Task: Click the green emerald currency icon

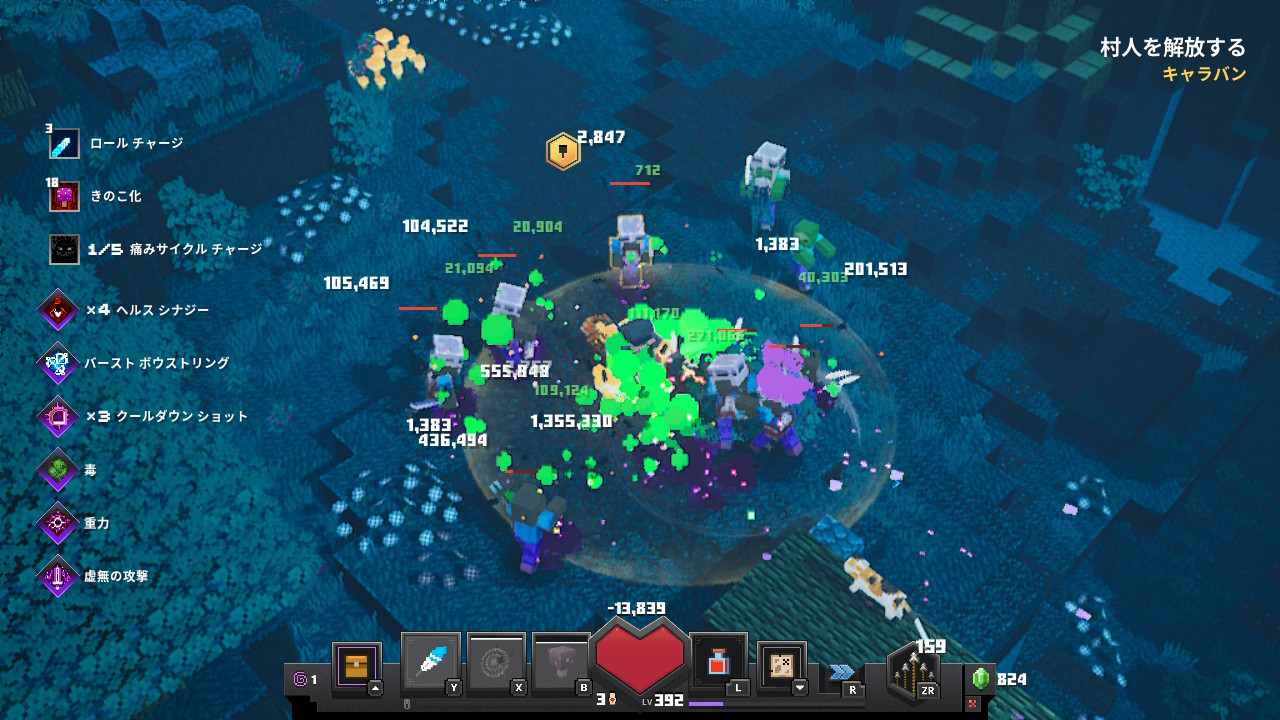Action: (x=980, y=679)
